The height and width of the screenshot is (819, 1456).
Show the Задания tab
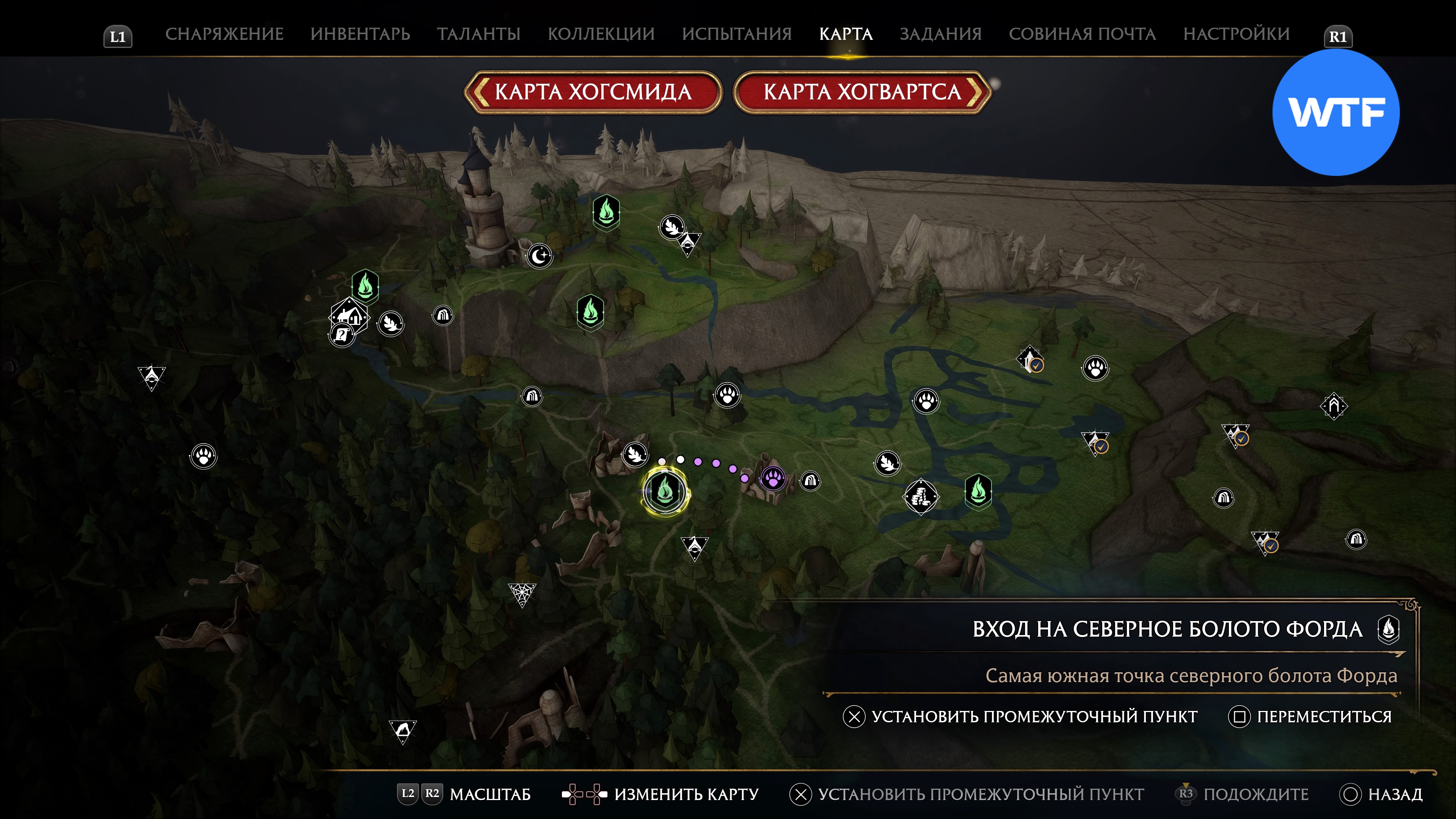pyautogui.click(x=940, y=34)
